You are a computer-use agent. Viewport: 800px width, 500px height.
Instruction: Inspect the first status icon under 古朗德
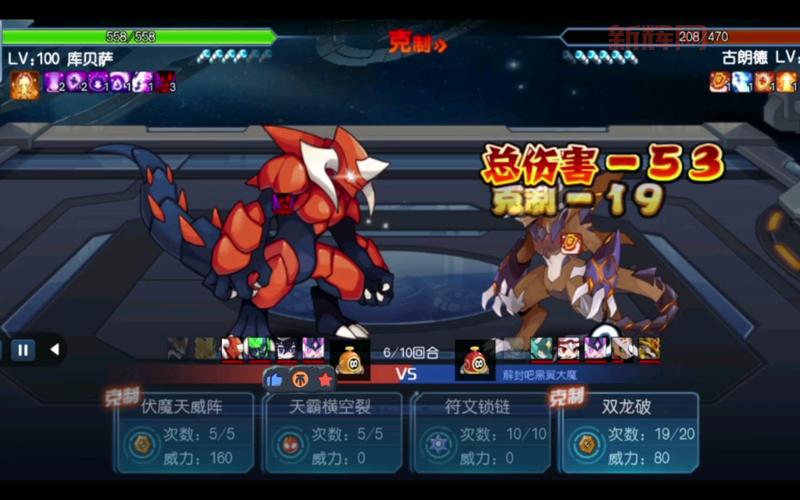pyautogui.click(x=720, y=82)
